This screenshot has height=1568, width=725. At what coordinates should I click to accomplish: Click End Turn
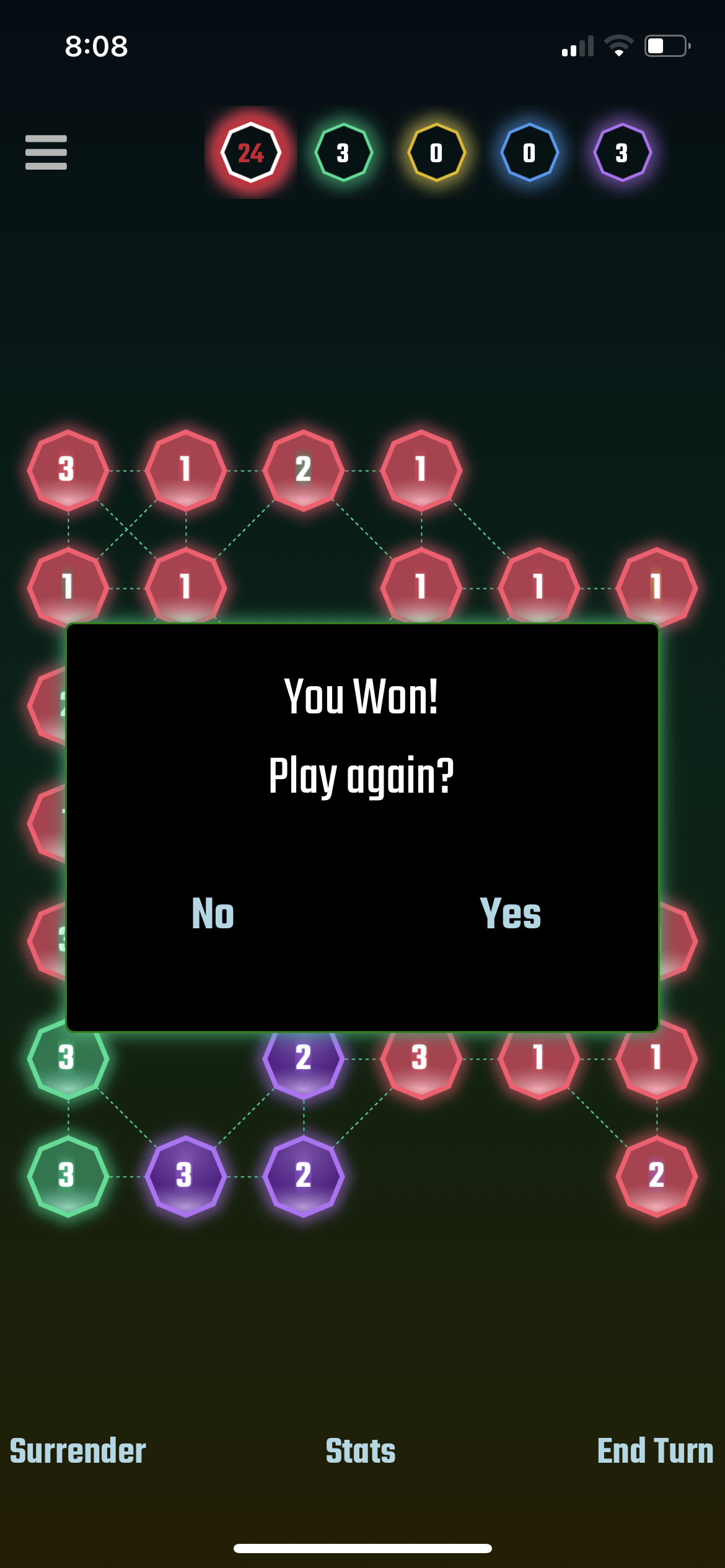click(x=655, y=1451)
